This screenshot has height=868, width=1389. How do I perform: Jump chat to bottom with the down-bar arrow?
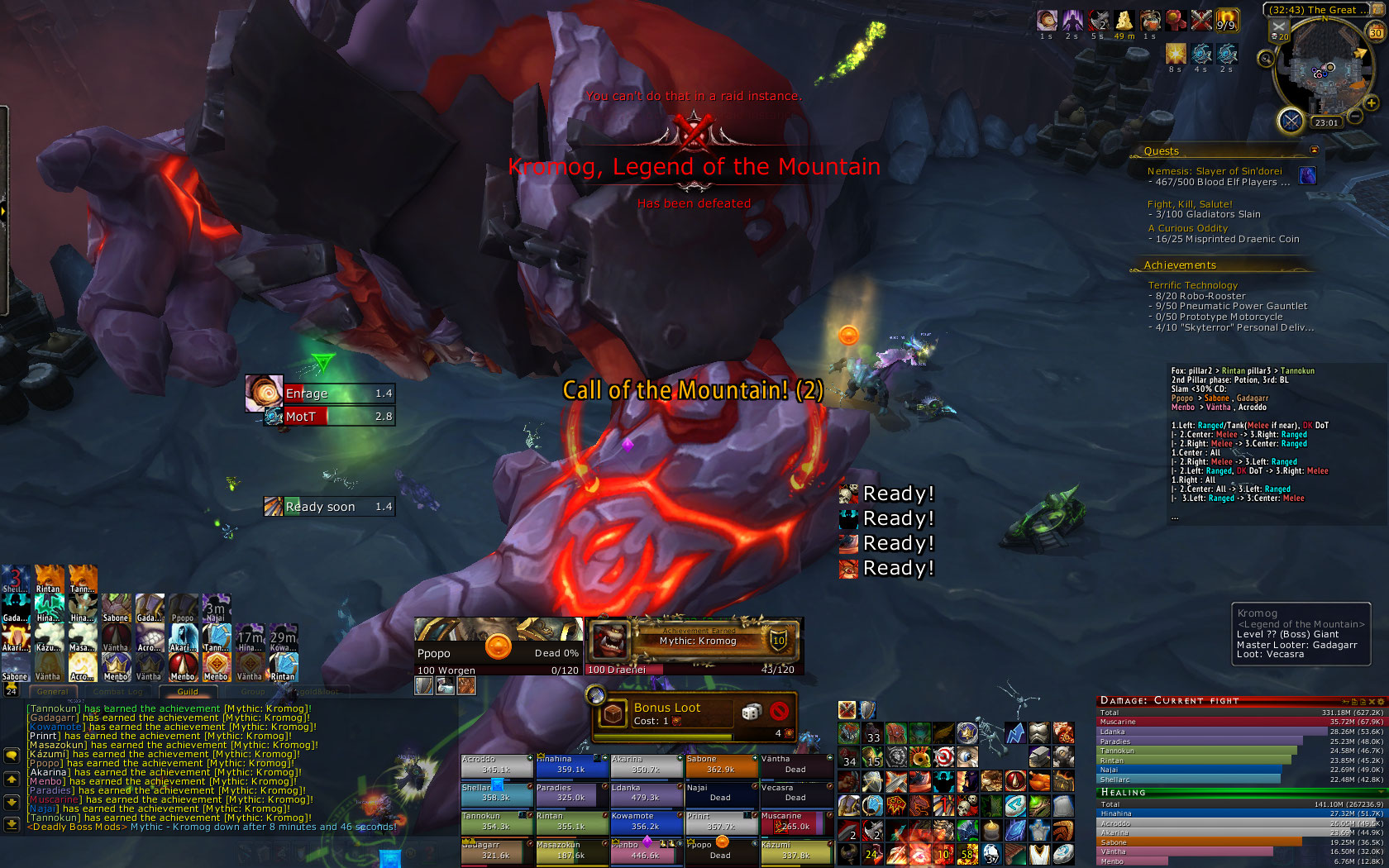click(x=12, y=823)
